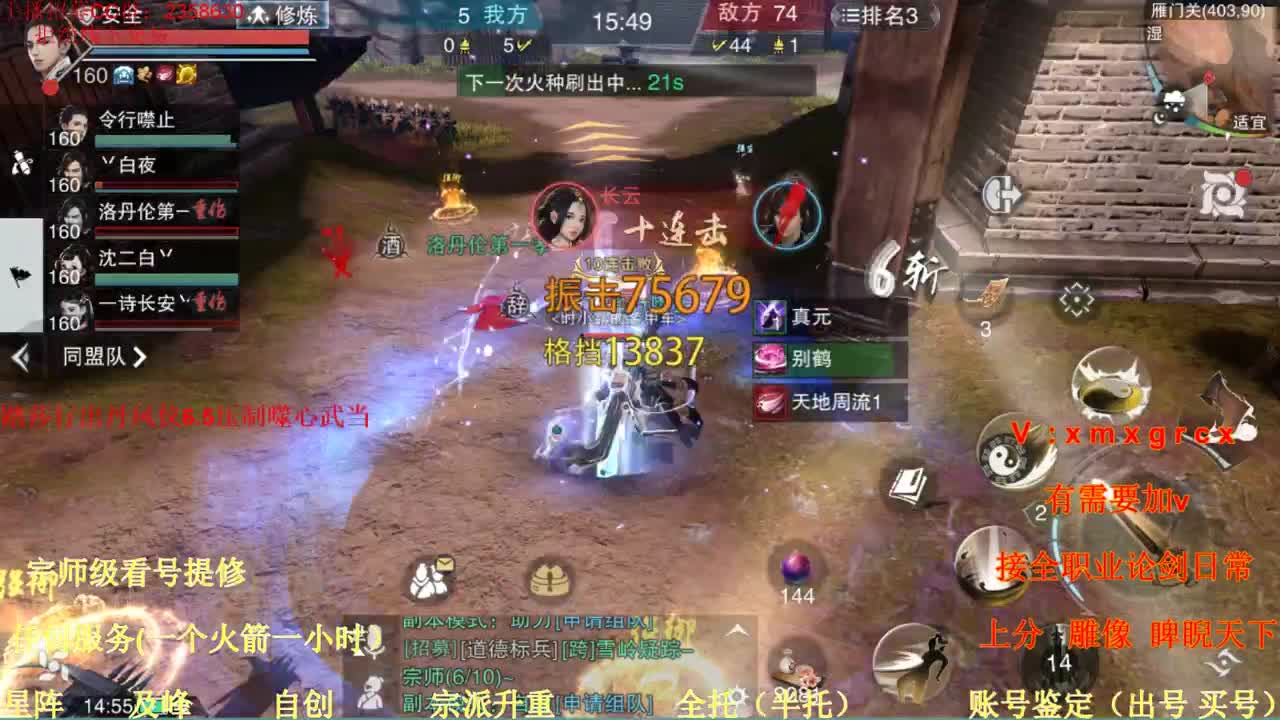Collapse the team panel using left chevron

tap(20, 354)
